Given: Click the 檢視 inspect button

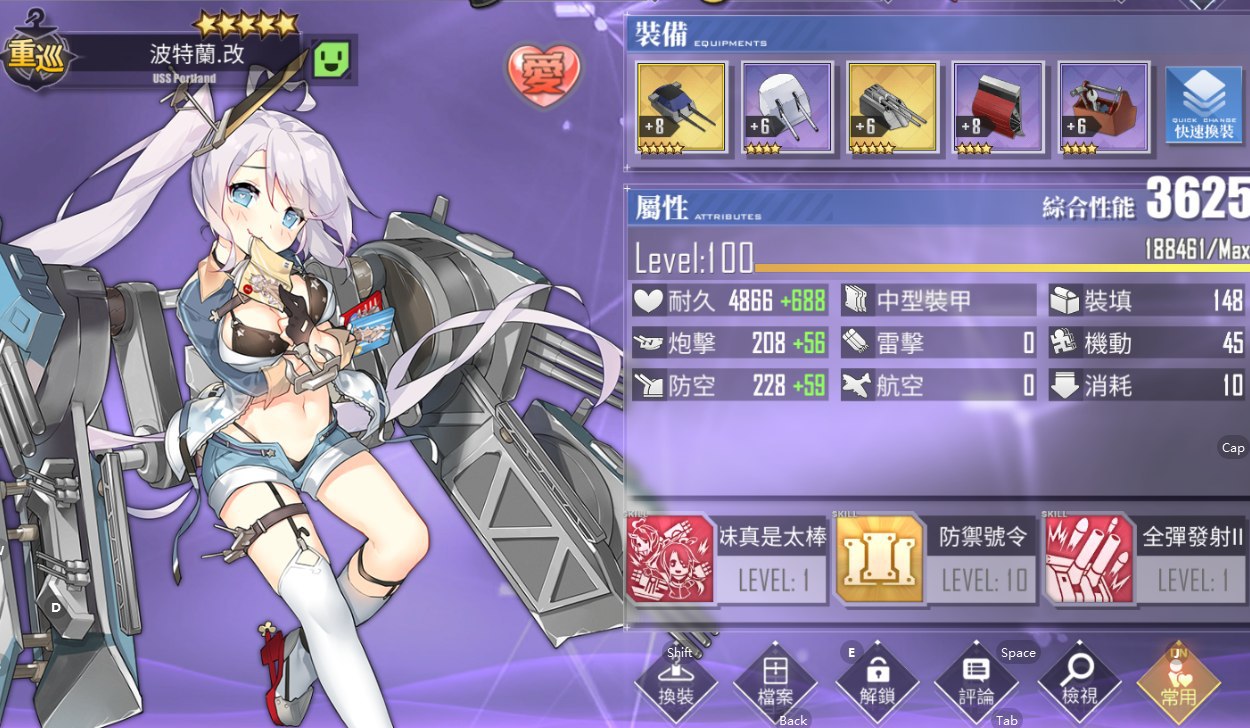Looking at the screenshot, I should (x=1079, y=685).
